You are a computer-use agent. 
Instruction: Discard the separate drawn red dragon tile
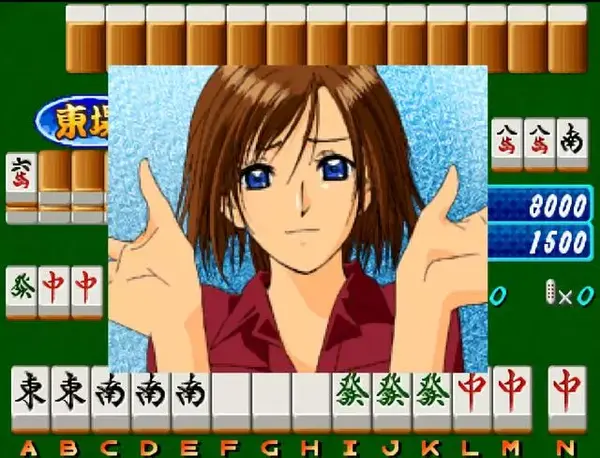pyautogui.click(x=567, y=399)
